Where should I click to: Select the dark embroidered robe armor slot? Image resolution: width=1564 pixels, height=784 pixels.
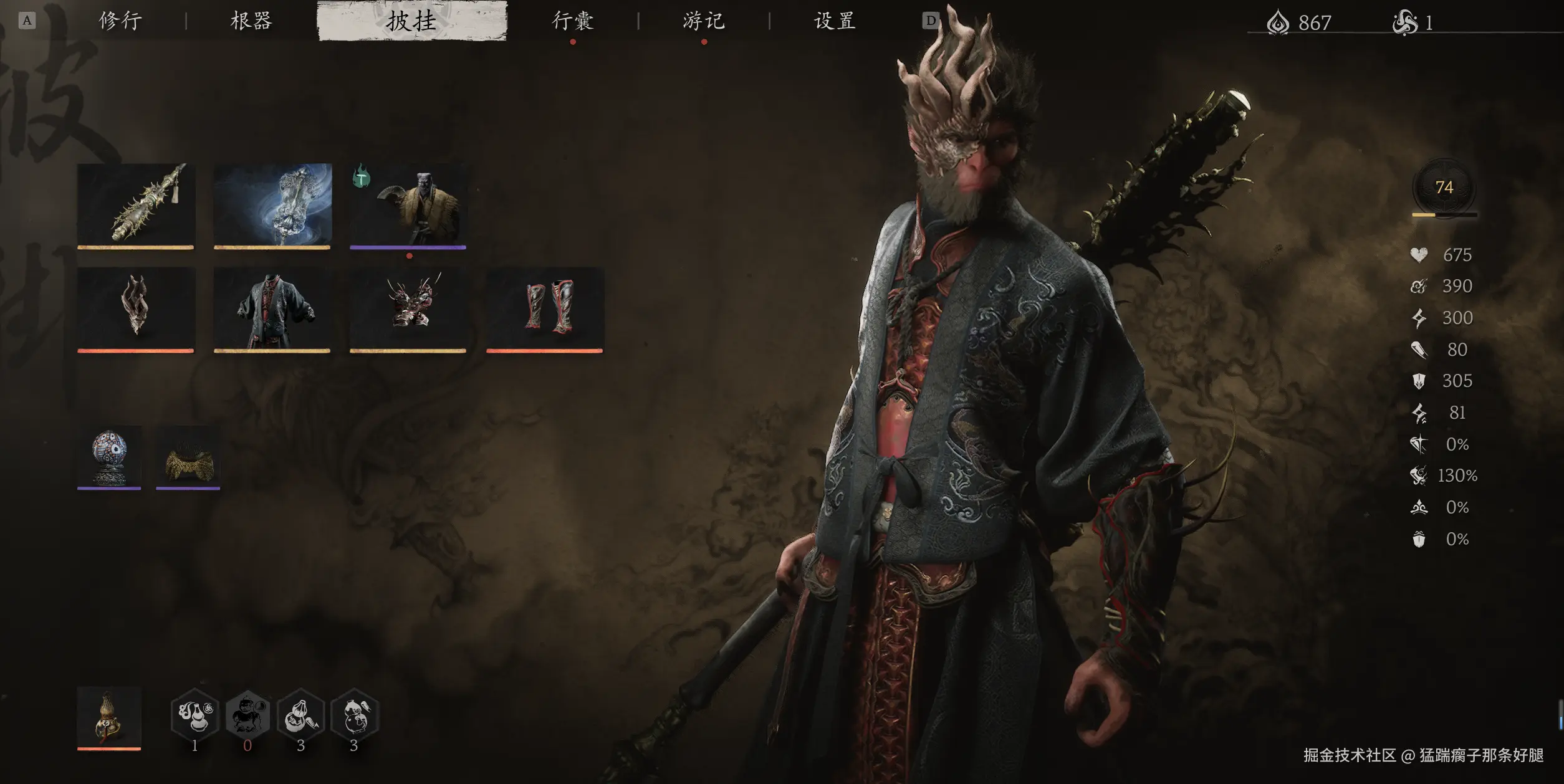272,308
